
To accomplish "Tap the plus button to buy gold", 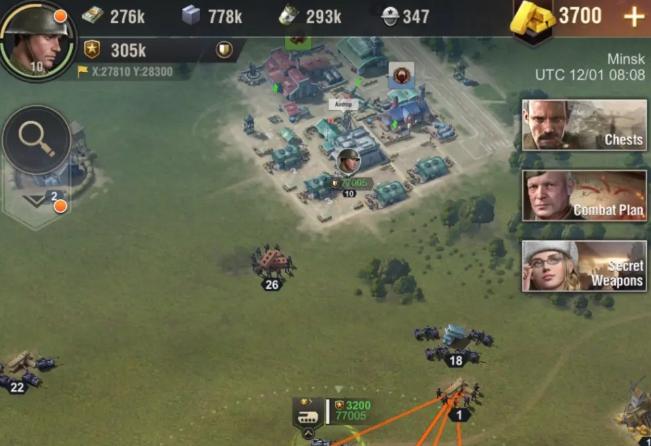I will (x=633, y=17).
